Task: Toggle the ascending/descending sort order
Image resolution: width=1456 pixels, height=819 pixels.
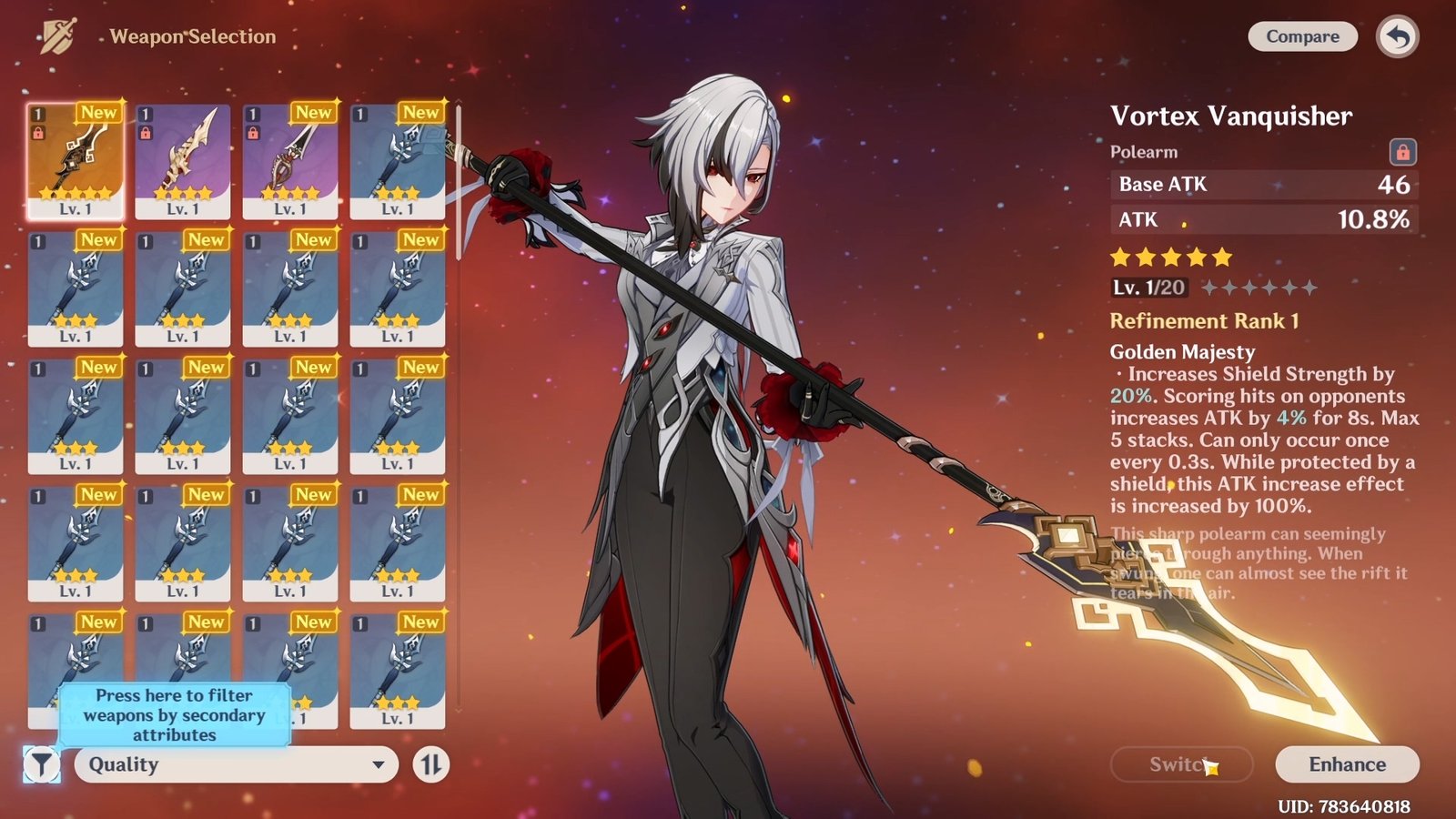Action: [431, 764]
